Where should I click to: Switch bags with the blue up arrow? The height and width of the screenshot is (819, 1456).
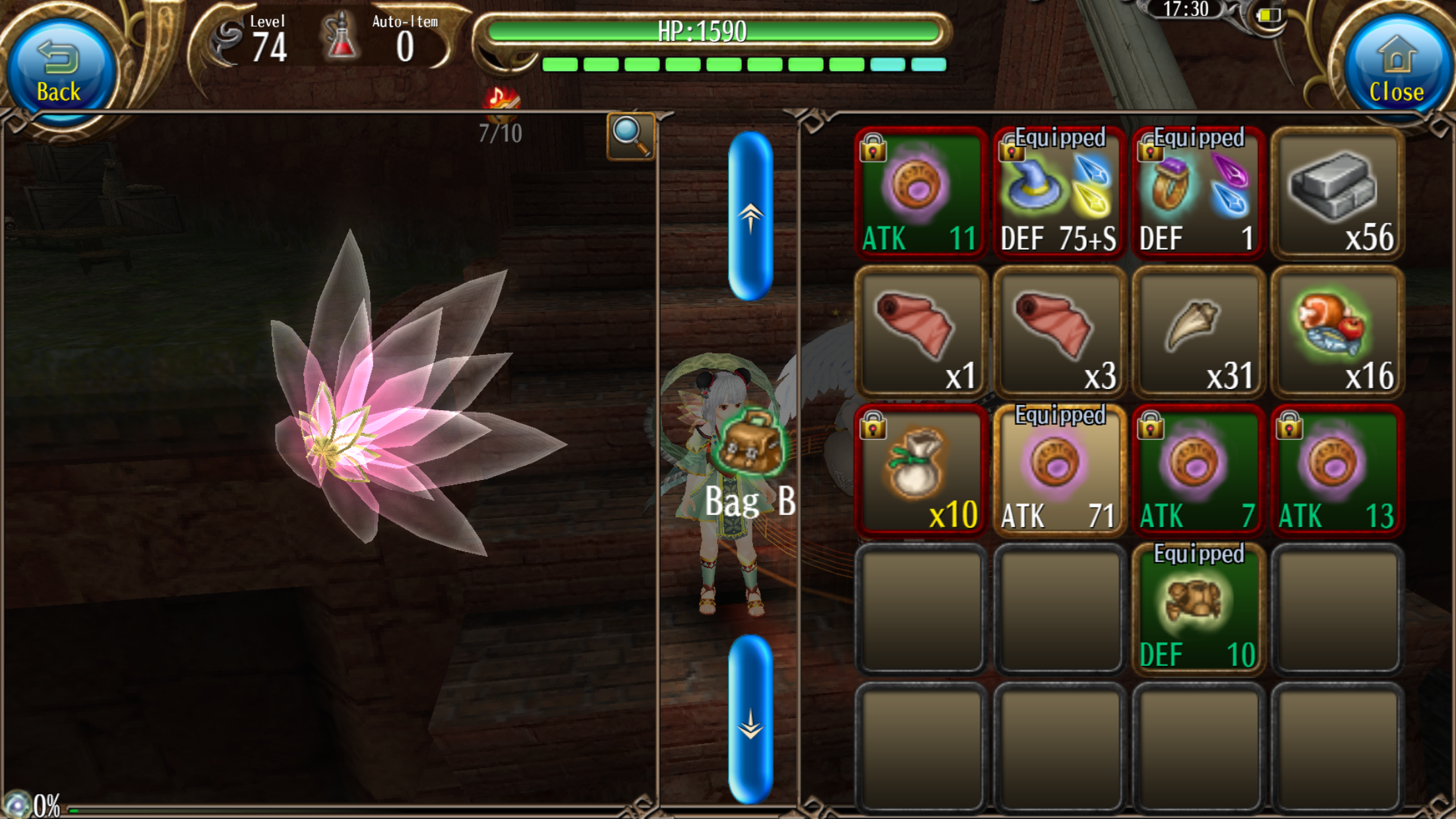pyautogui.click(x=750, y=216)
